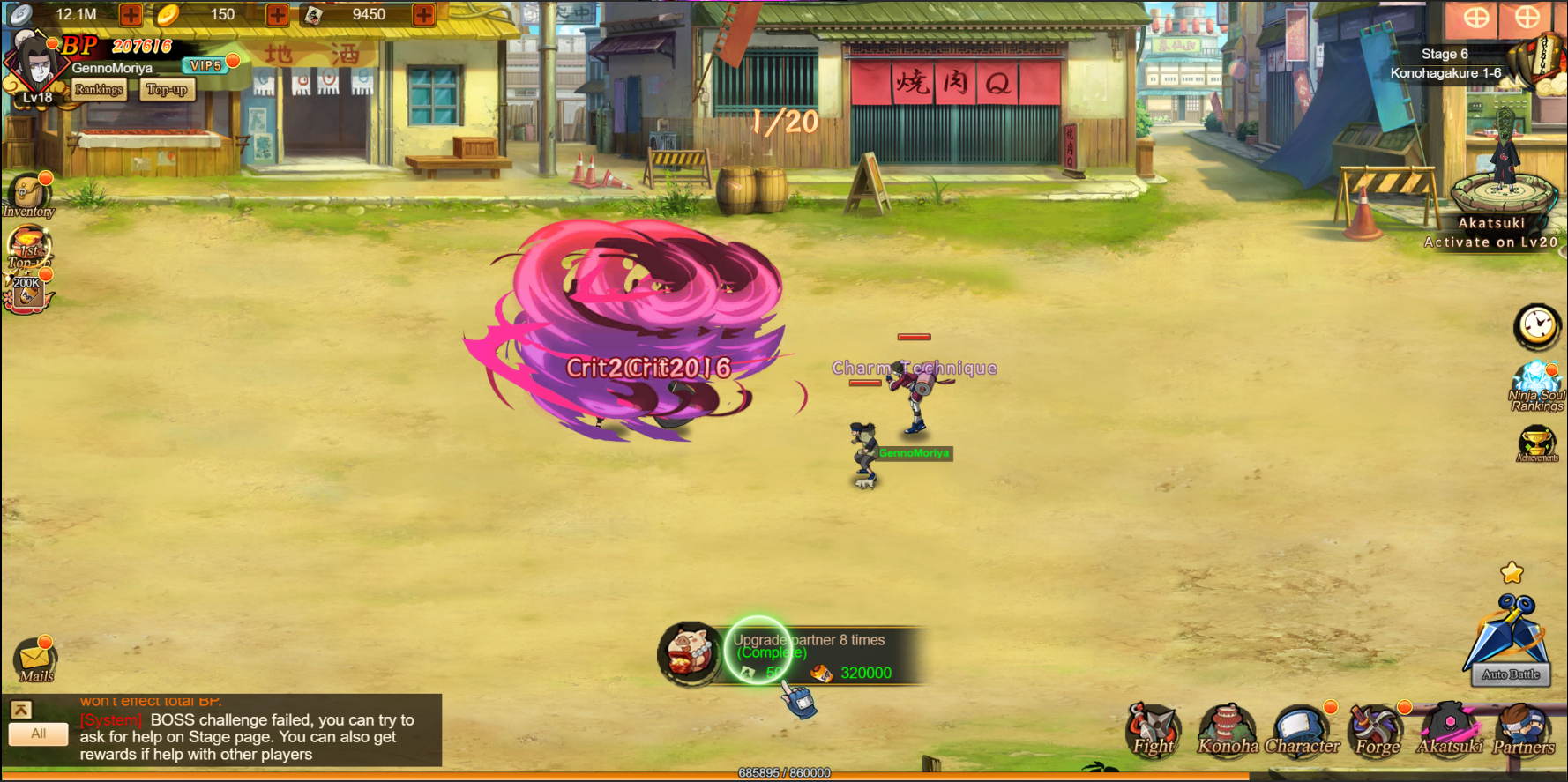The width and height of the screenshot is (1568, 782).
Task: Open the Achievements trophy
Action: click(1536, 443)
